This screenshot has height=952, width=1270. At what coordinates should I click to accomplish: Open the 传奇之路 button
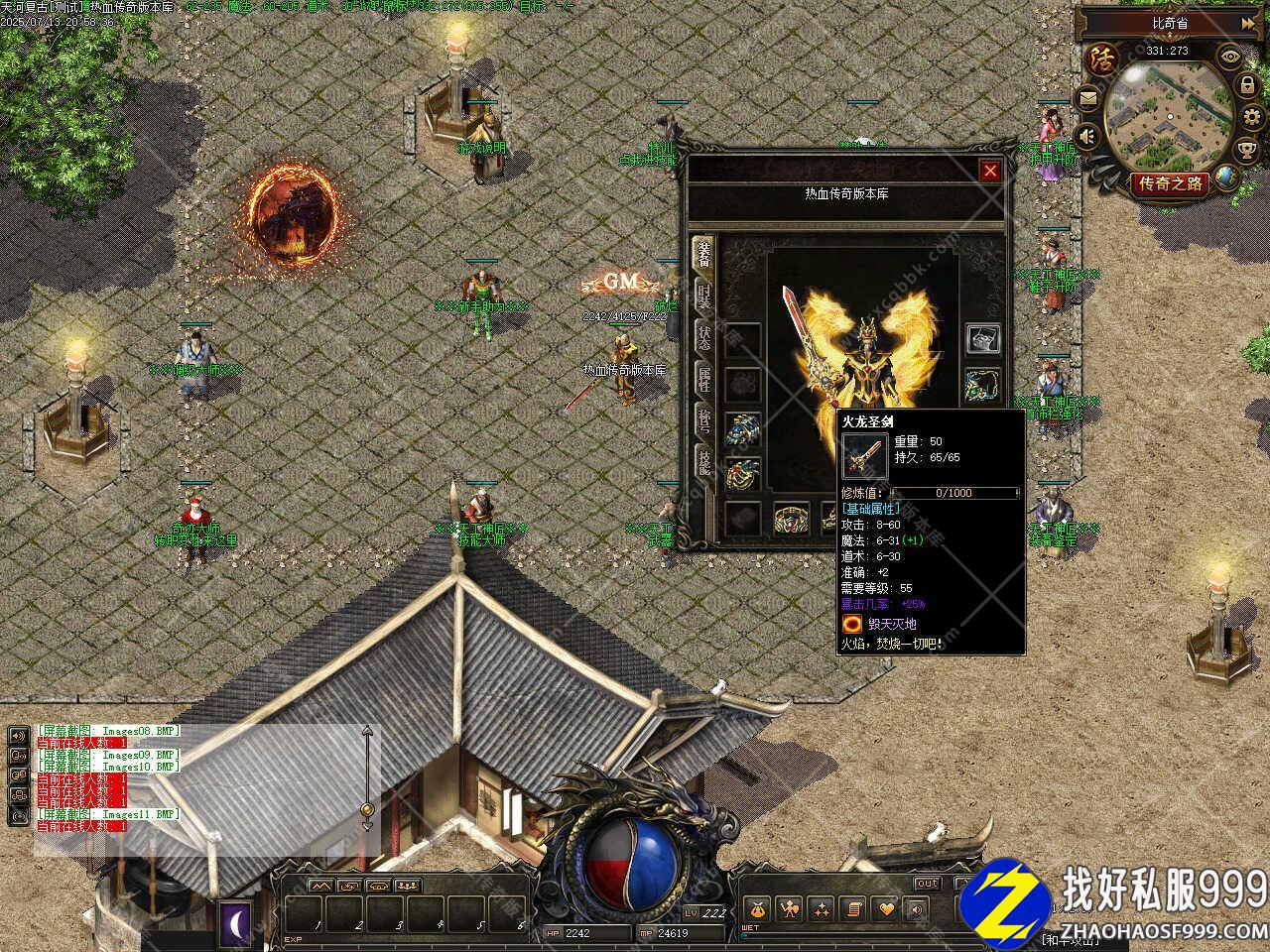[x=1171, y=183]
